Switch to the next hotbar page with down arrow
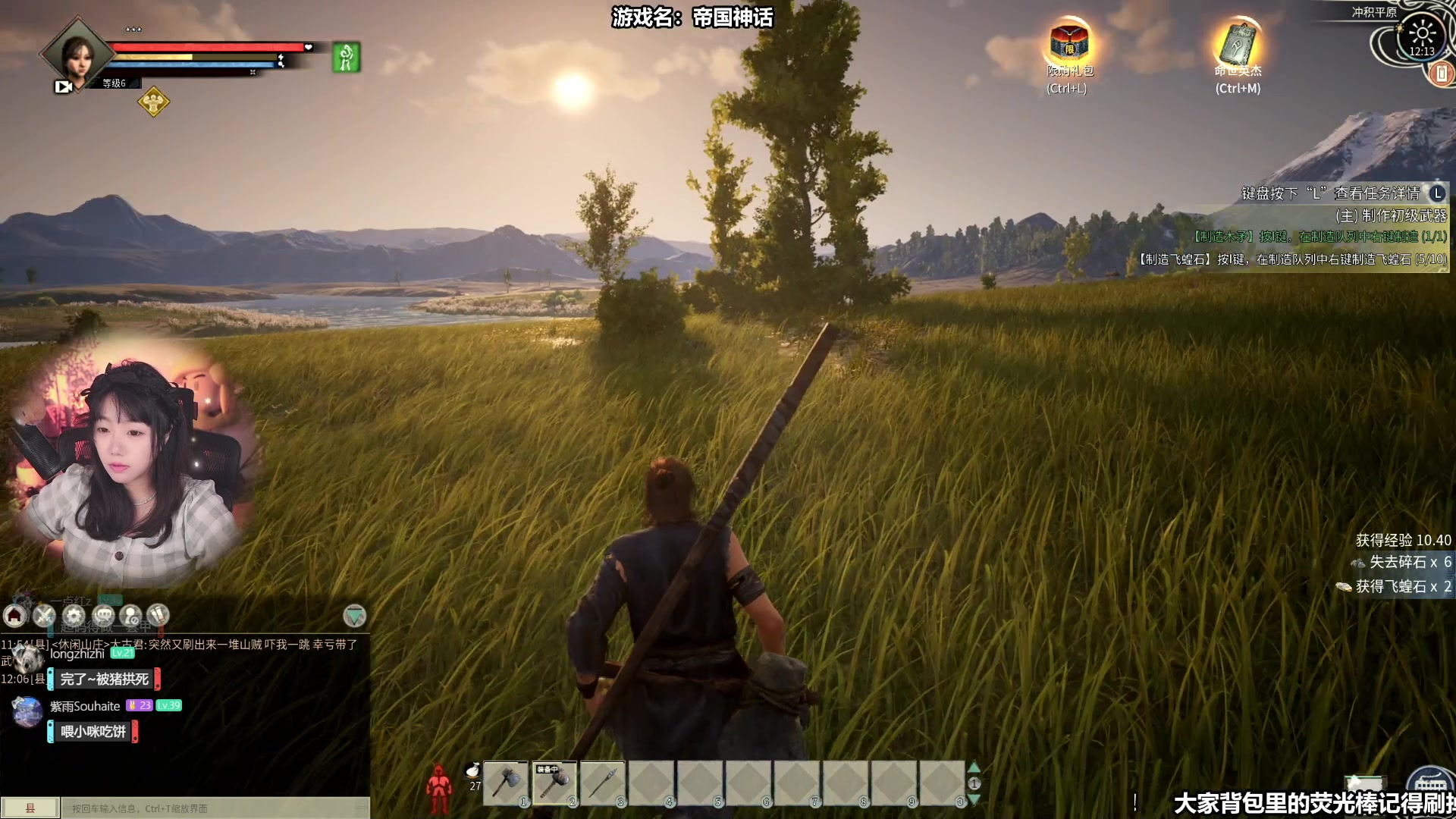 (x=974, y=799)
